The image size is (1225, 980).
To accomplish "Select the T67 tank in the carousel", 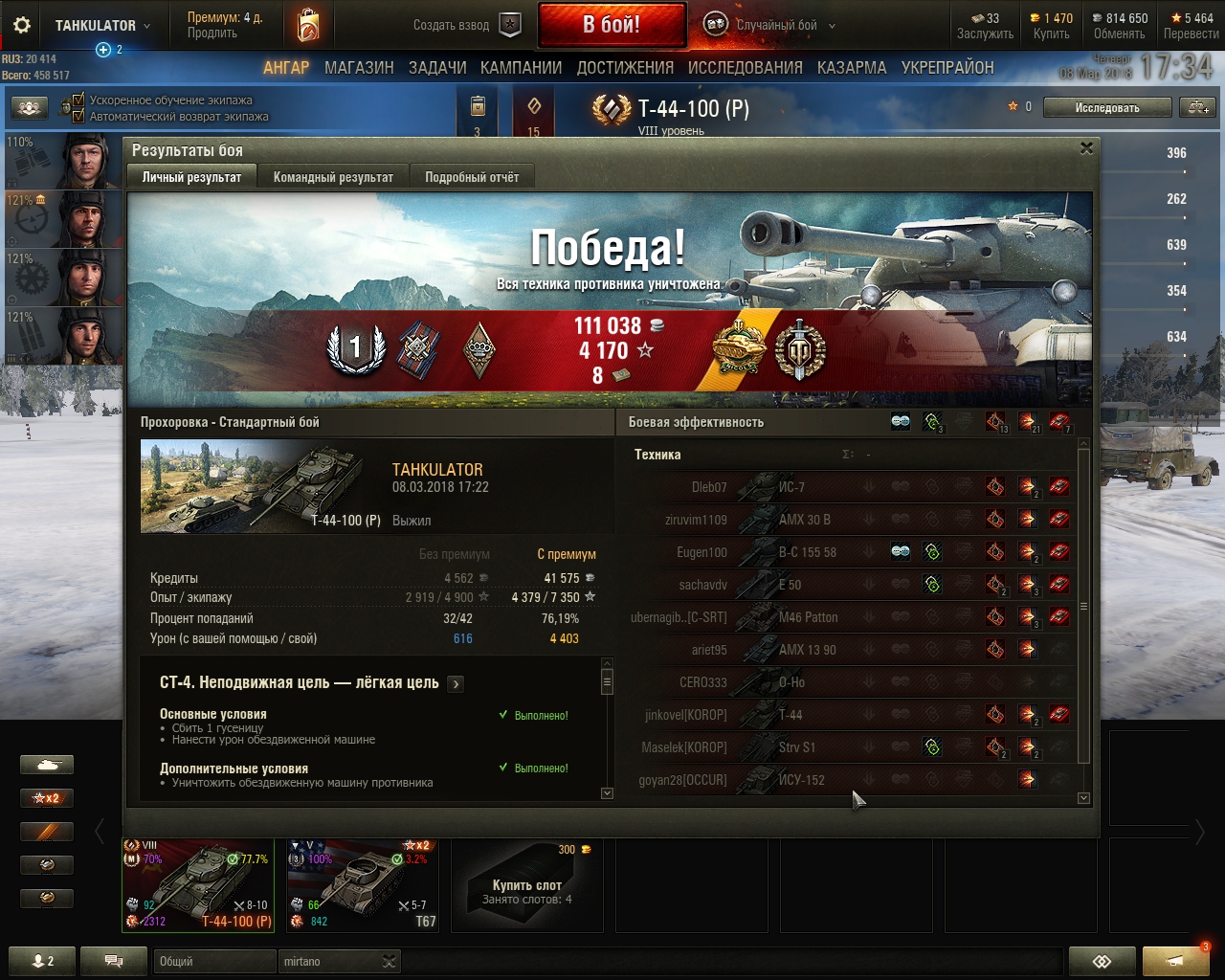I will pos(364,884).
